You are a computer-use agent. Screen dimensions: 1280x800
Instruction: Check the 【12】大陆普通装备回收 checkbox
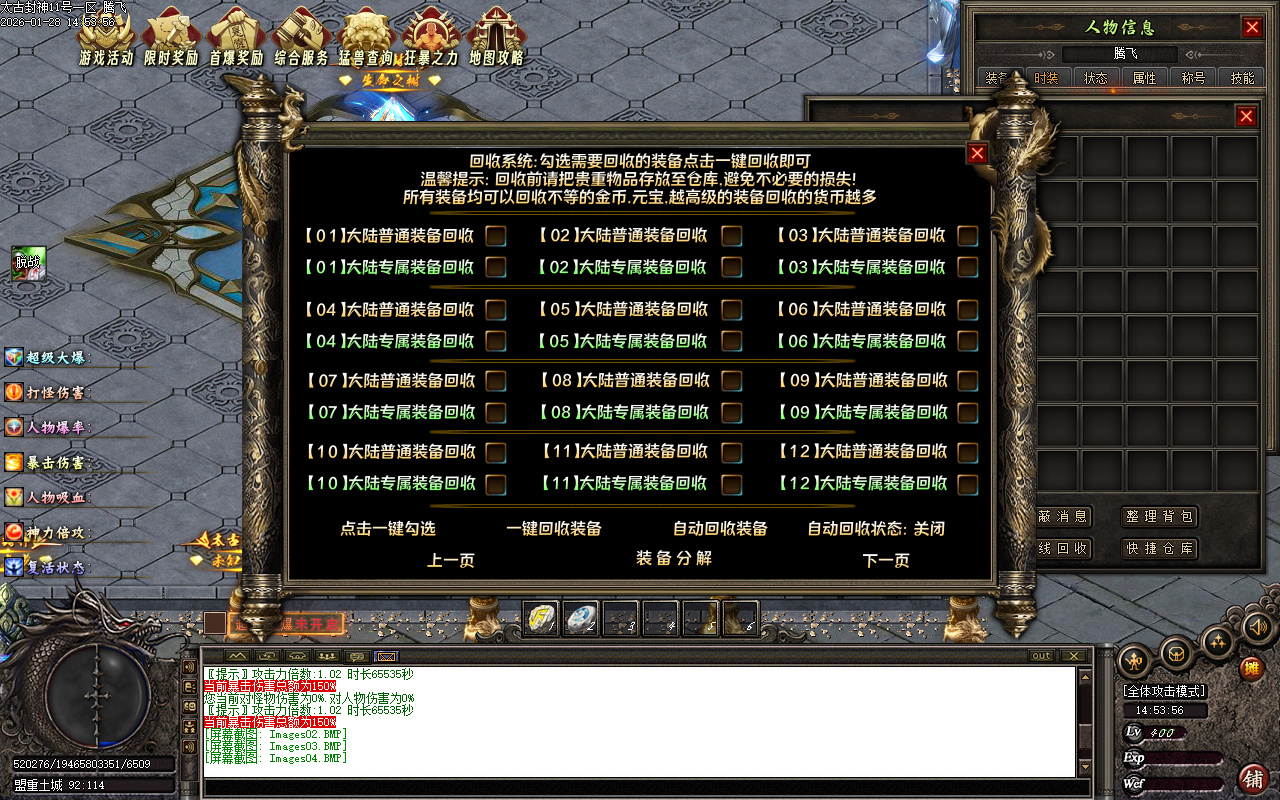click(x=966, y=451)
